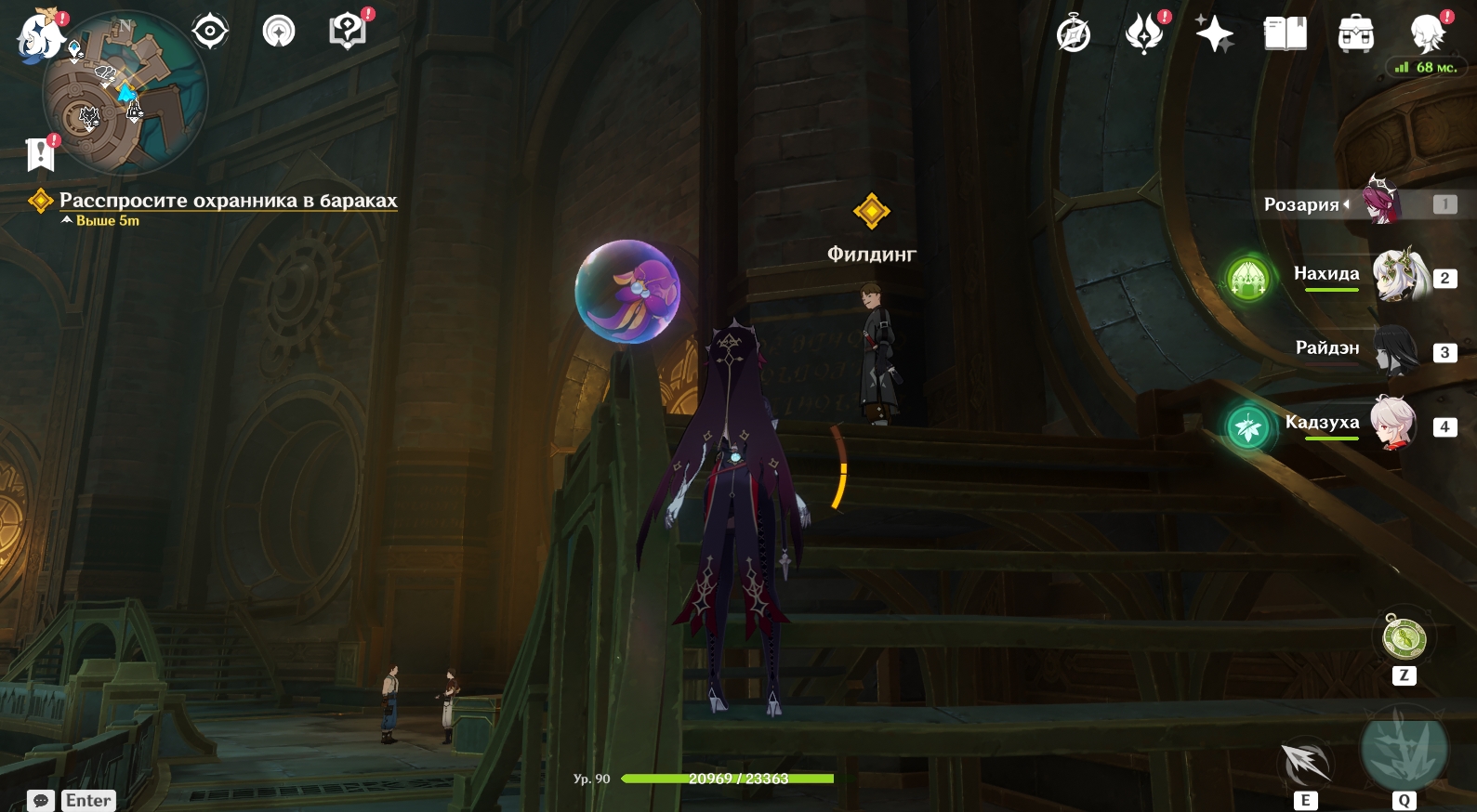Open the Adventurer Handbook book icon
Viewport: 1477px width, 812px height.
(x=1285, y=34)
